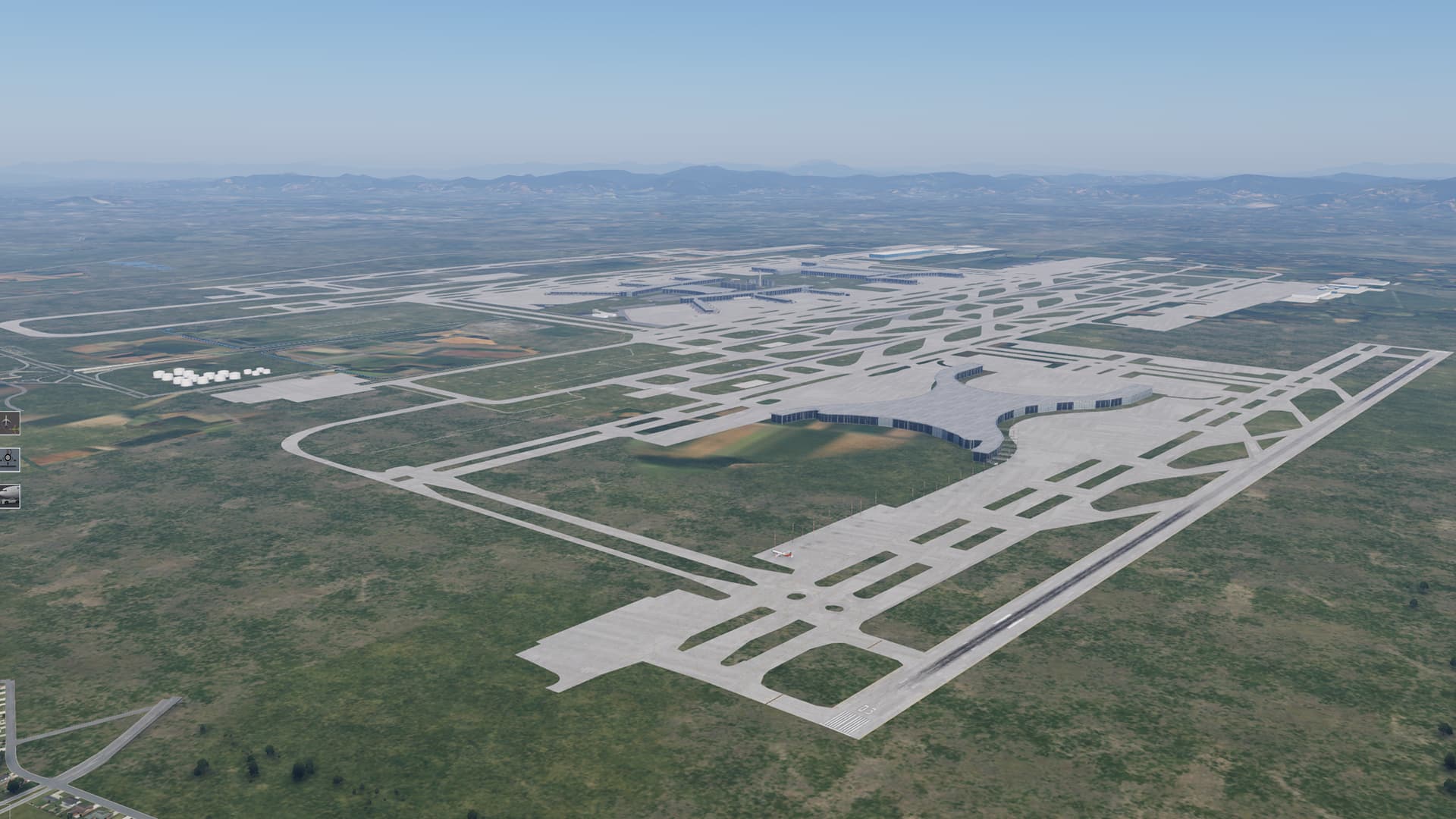The width and height of the screenshot is (1456, 819).
Task: Open the ground vehicle and airliner icon
Action: 8,495
